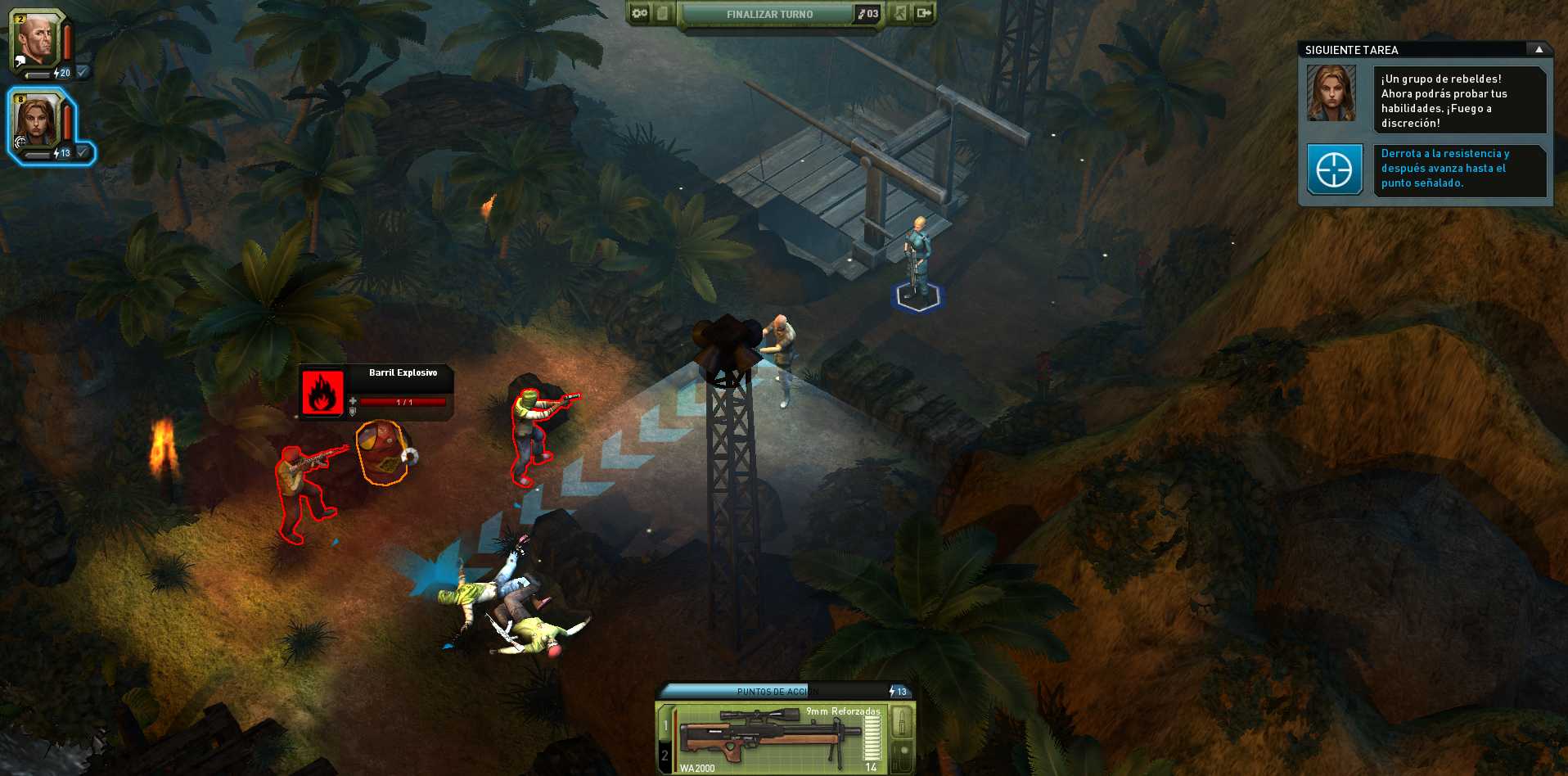Toggle the checkmark beside the bald mercenary

click(82, 72)
